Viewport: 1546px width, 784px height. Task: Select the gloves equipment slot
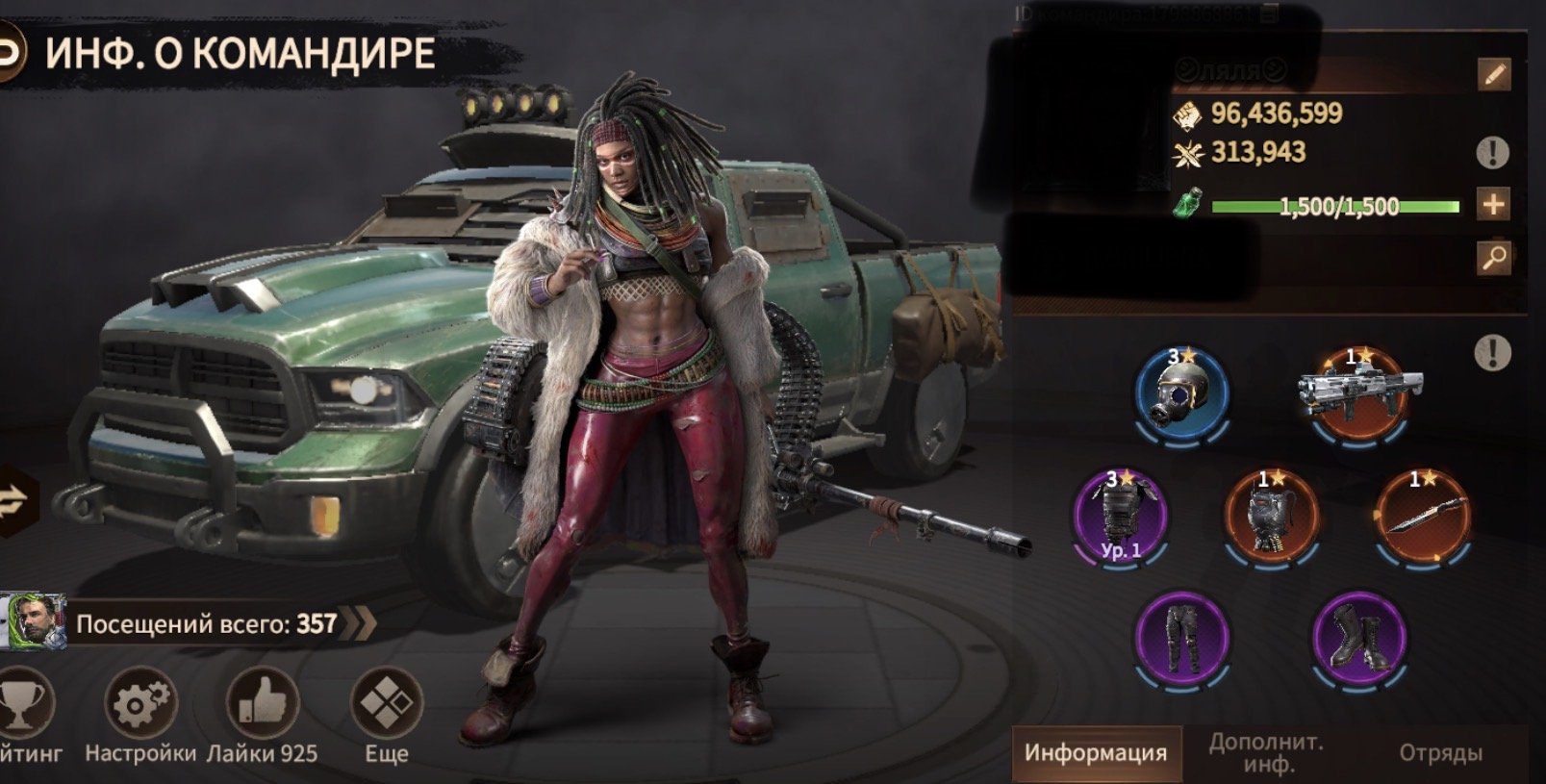(1272, 517)
